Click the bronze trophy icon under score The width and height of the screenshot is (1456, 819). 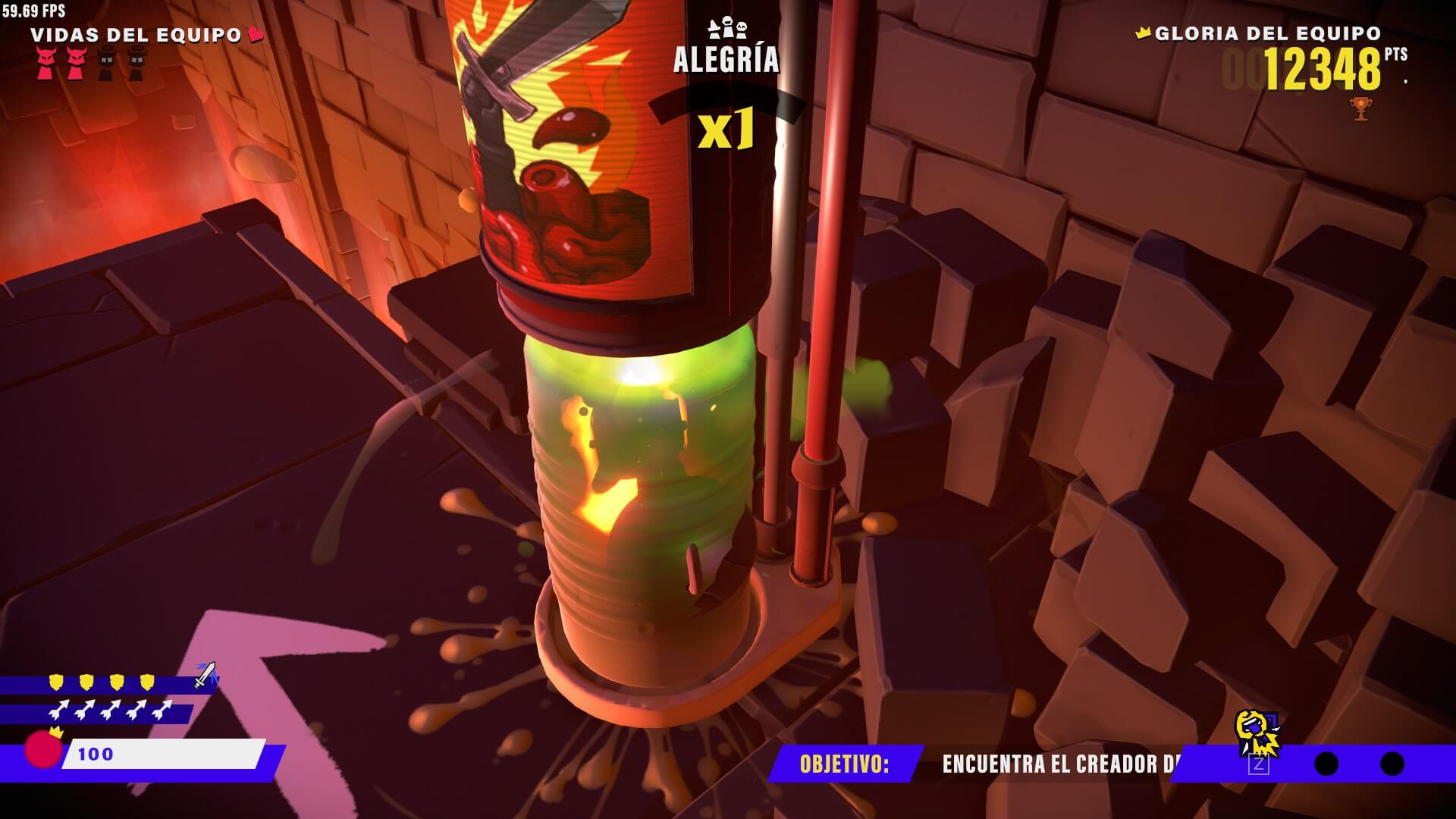tap(1360, 108)
